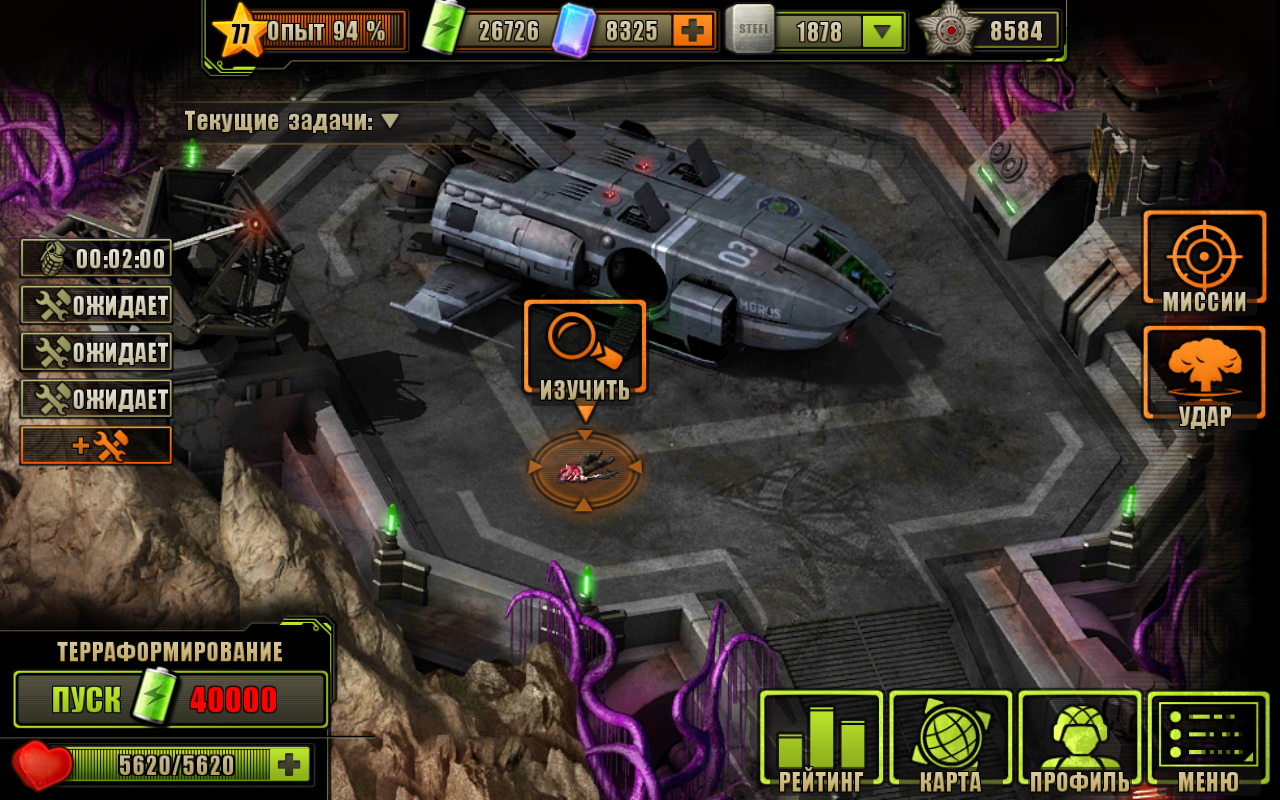Expand the steel resource dropdown arrow
Viewport: 1280px width, 800px height.
[880, 32]
